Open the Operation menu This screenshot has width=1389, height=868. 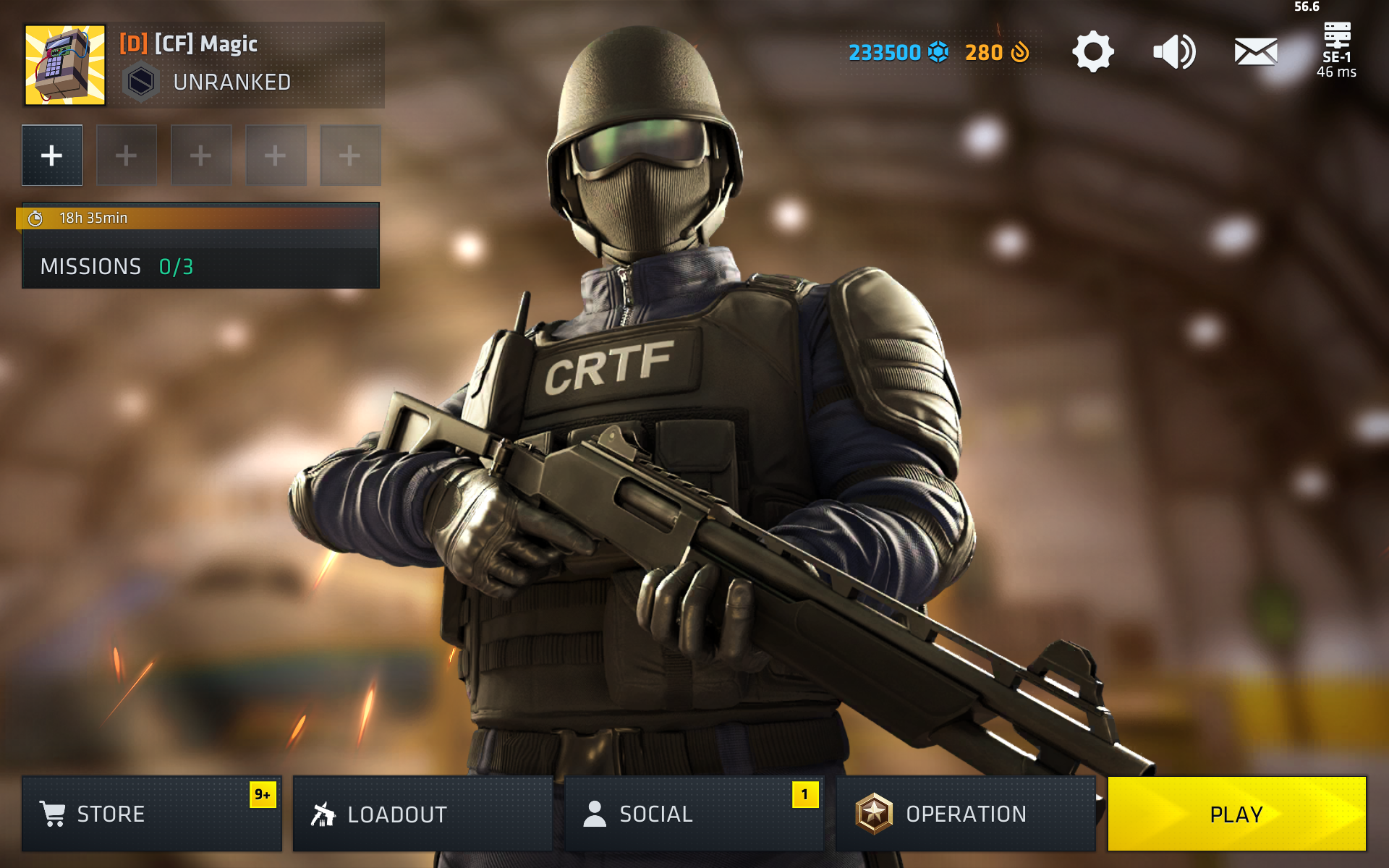coord(965,814)
